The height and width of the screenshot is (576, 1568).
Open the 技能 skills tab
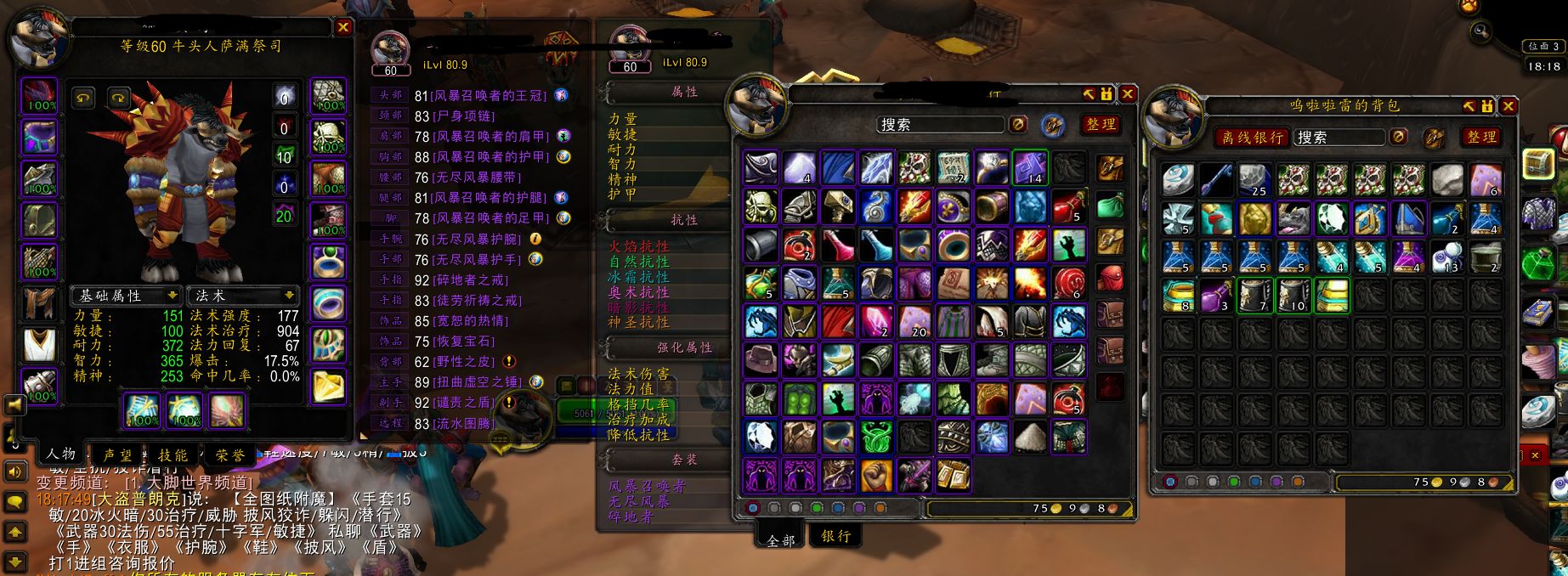point(173,455)
